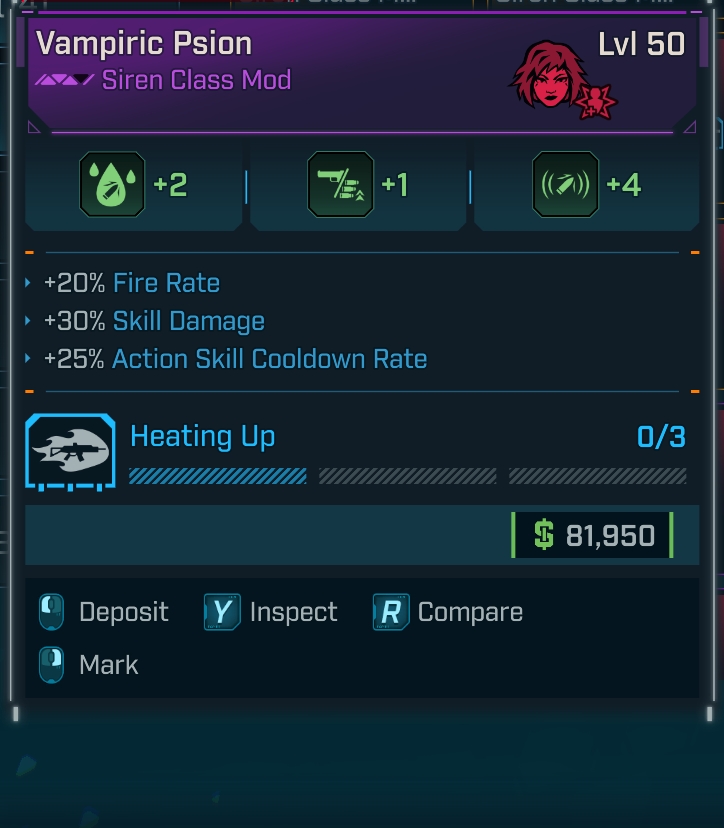Click the Heating Up firmware icon
Screen dimensions: 724x828
point(70,453)
